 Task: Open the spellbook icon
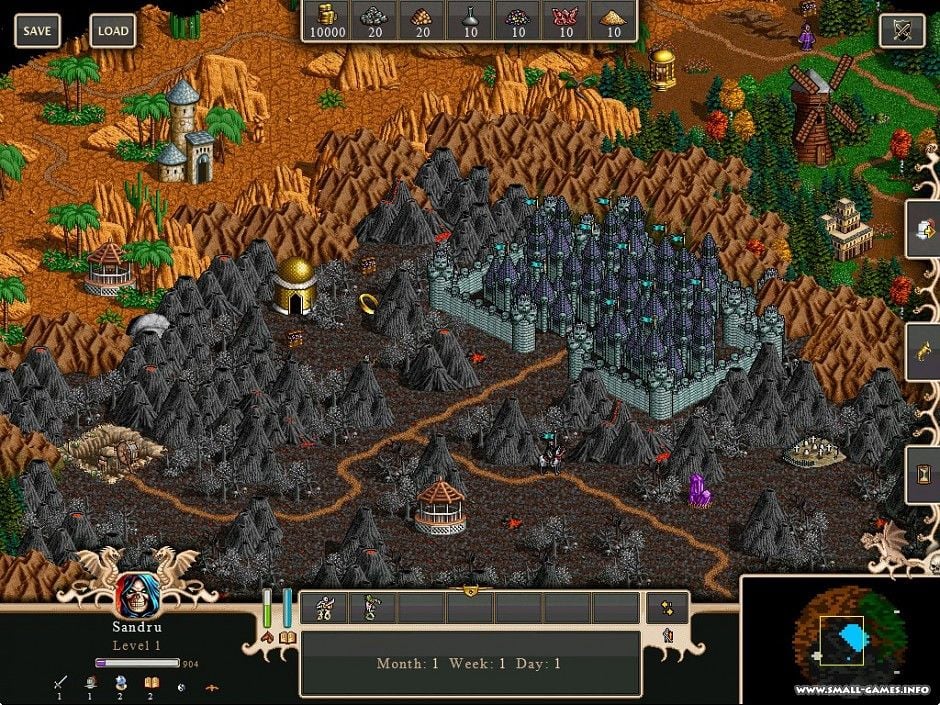click(x=287, y=637)
